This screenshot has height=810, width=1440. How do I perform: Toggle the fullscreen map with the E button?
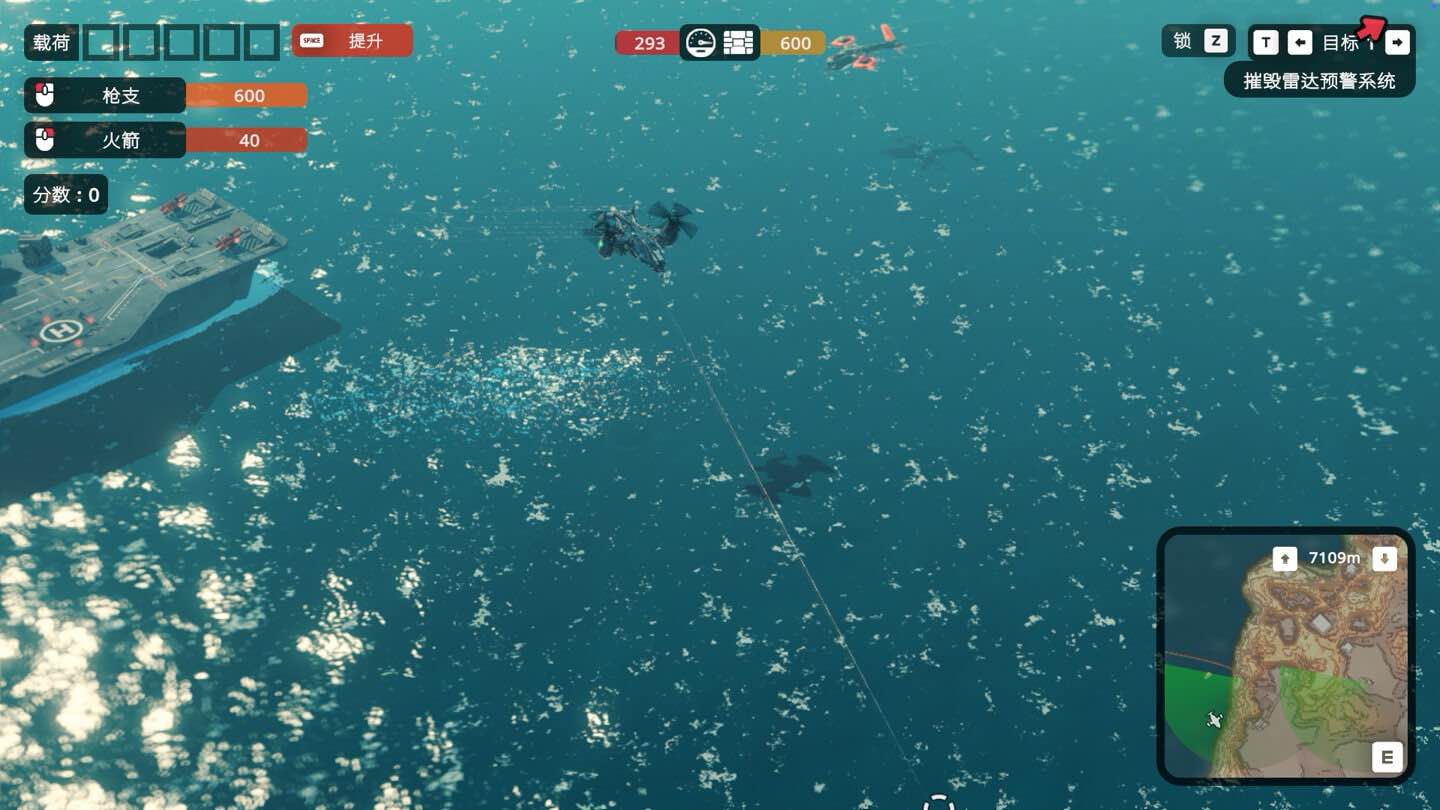[1387, 757]
